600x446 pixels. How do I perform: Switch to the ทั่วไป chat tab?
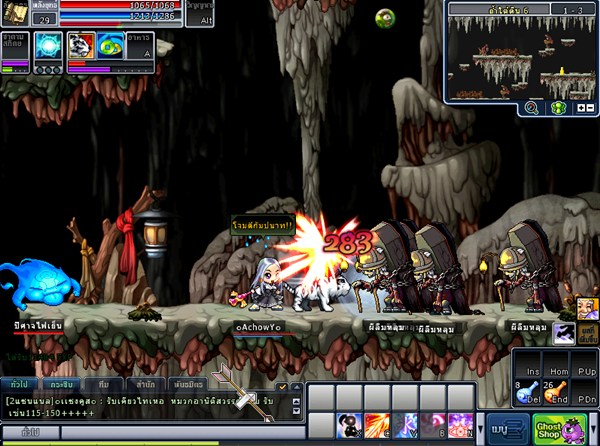(x=18, y=384)
